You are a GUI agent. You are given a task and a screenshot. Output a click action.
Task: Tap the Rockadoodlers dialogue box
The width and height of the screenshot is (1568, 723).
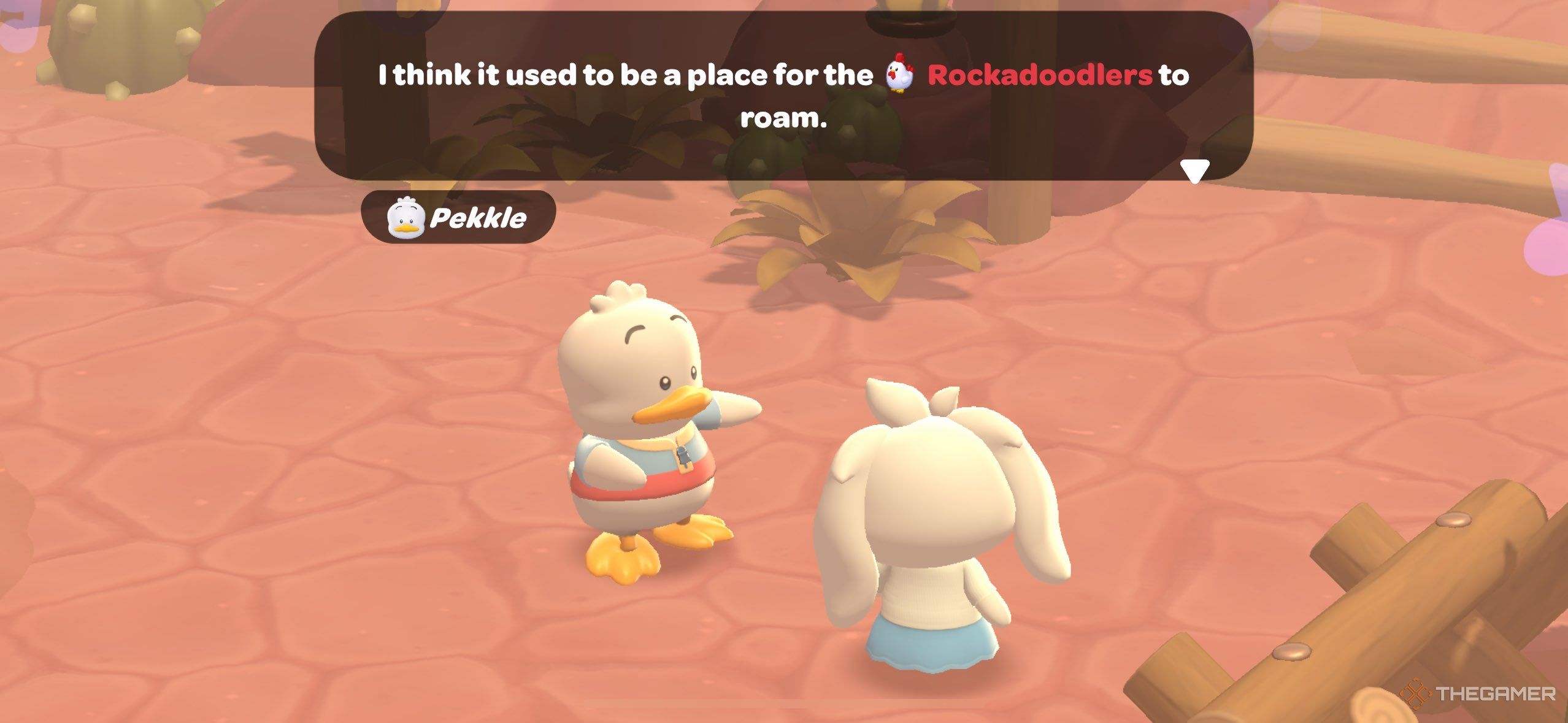(783, 96)
